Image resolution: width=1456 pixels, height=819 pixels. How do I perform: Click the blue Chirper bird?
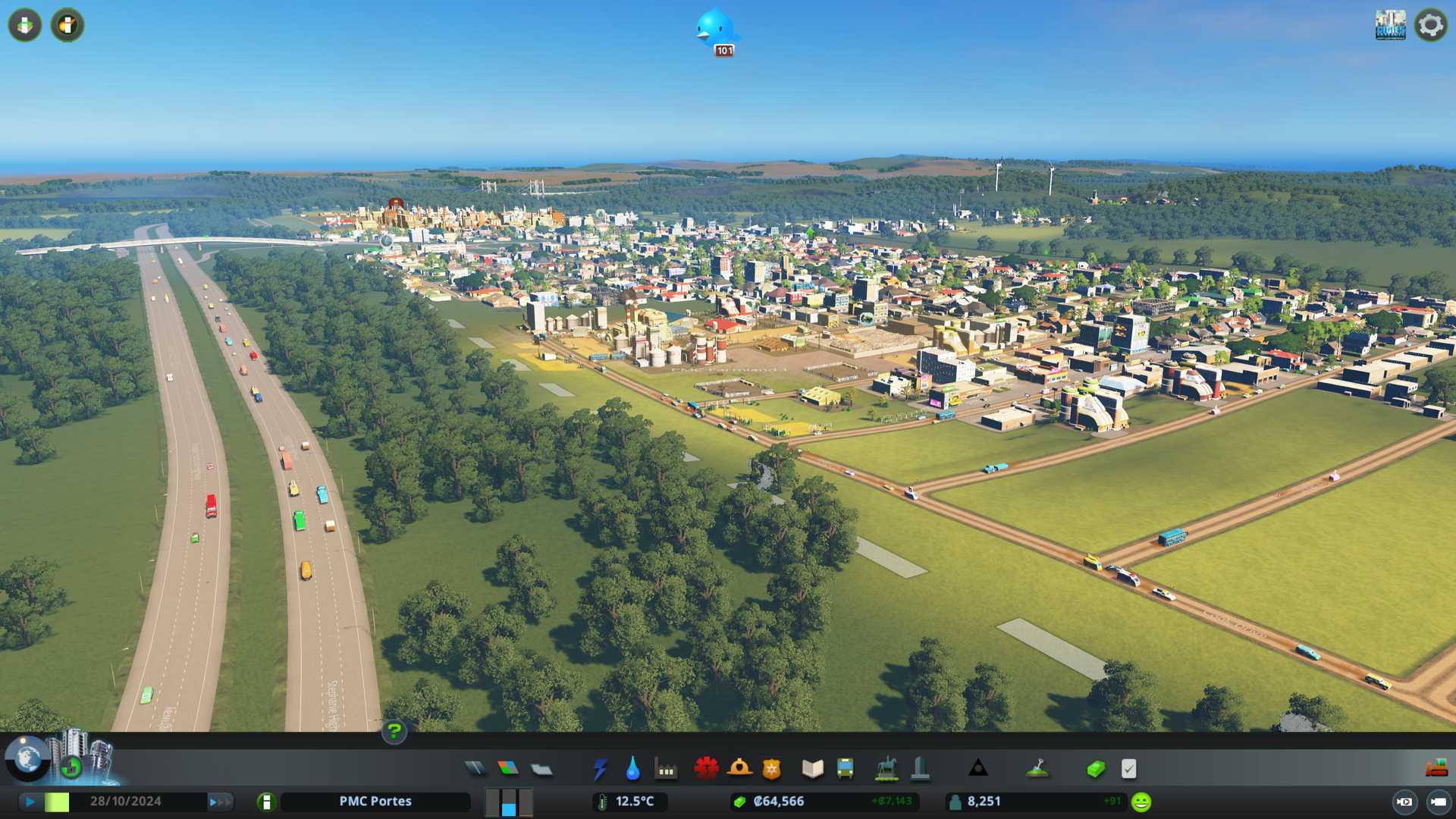click(714, 29)
